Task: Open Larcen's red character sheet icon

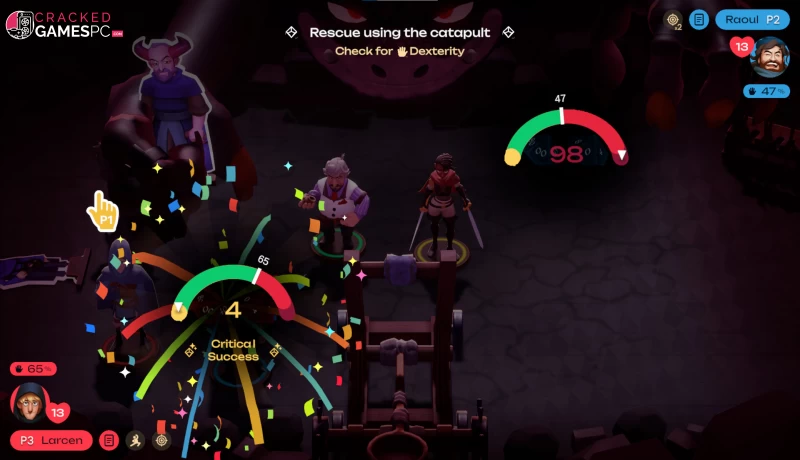Action: [109, 440]
